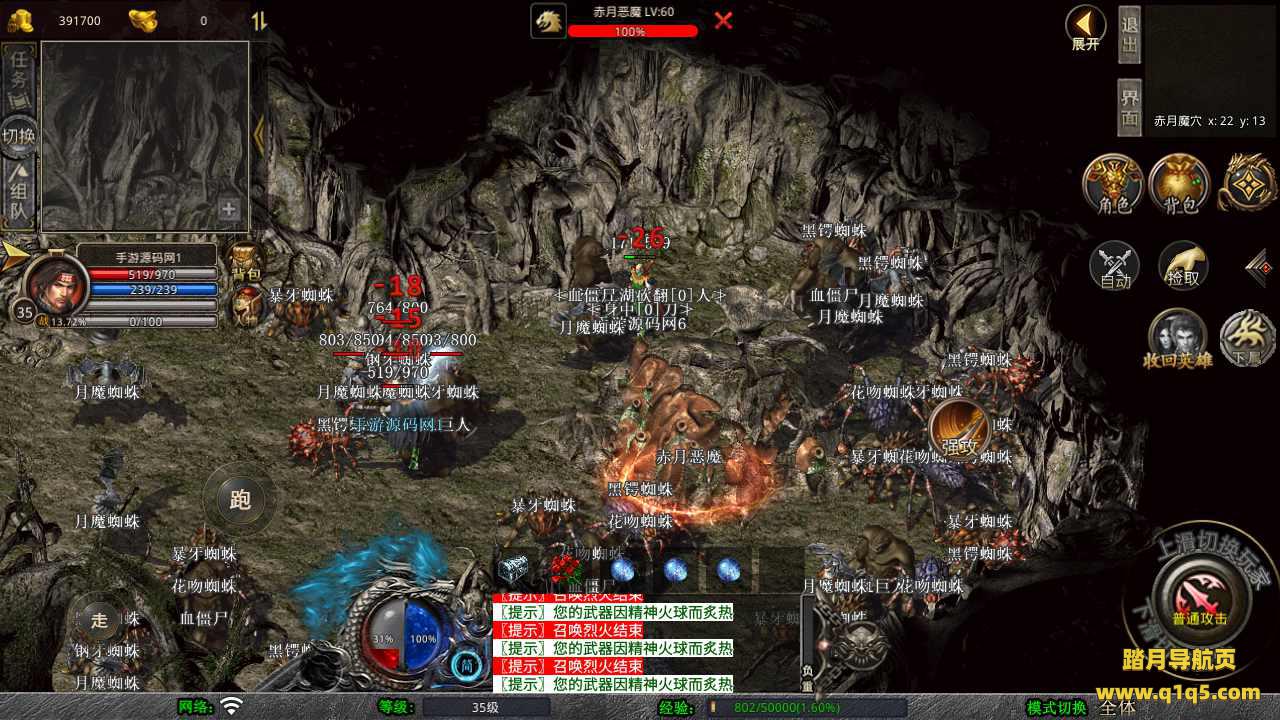
Task: Close the 赤月恶魔 target with red X
Action: (x=723, y=21)
